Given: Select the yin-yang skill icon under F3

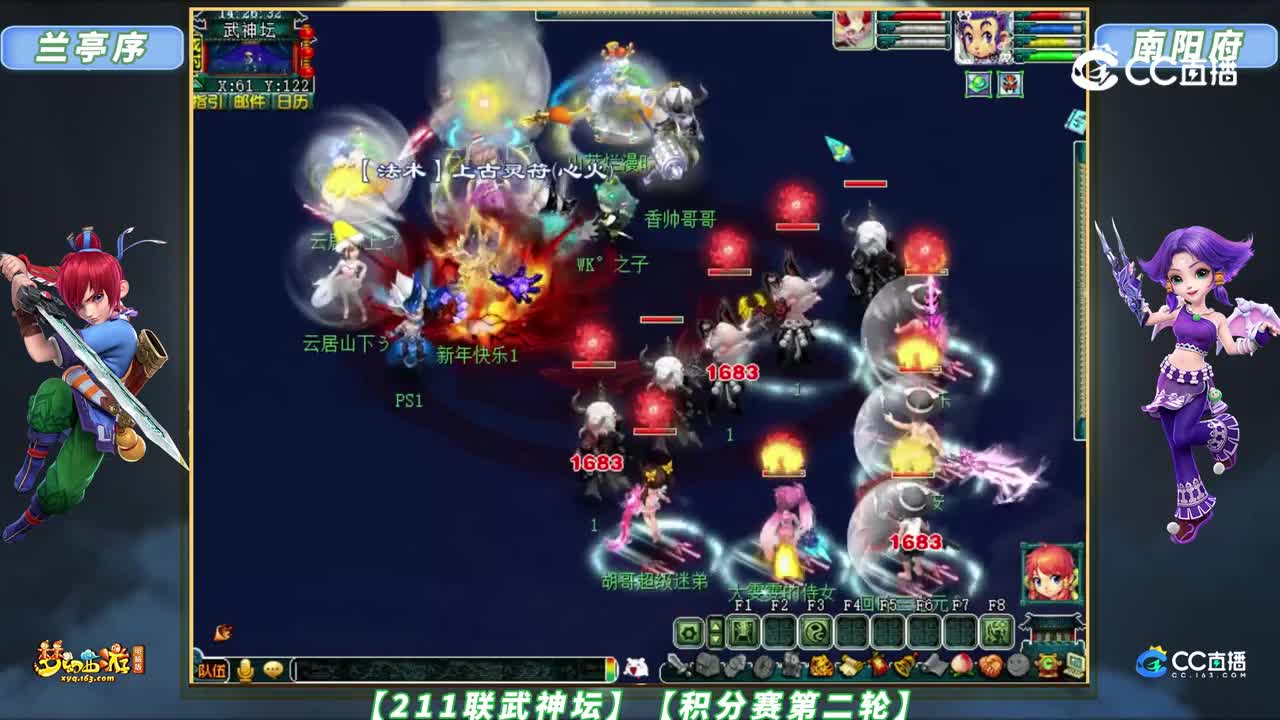Looking at the screenshot, I should (x=814, y=630).
